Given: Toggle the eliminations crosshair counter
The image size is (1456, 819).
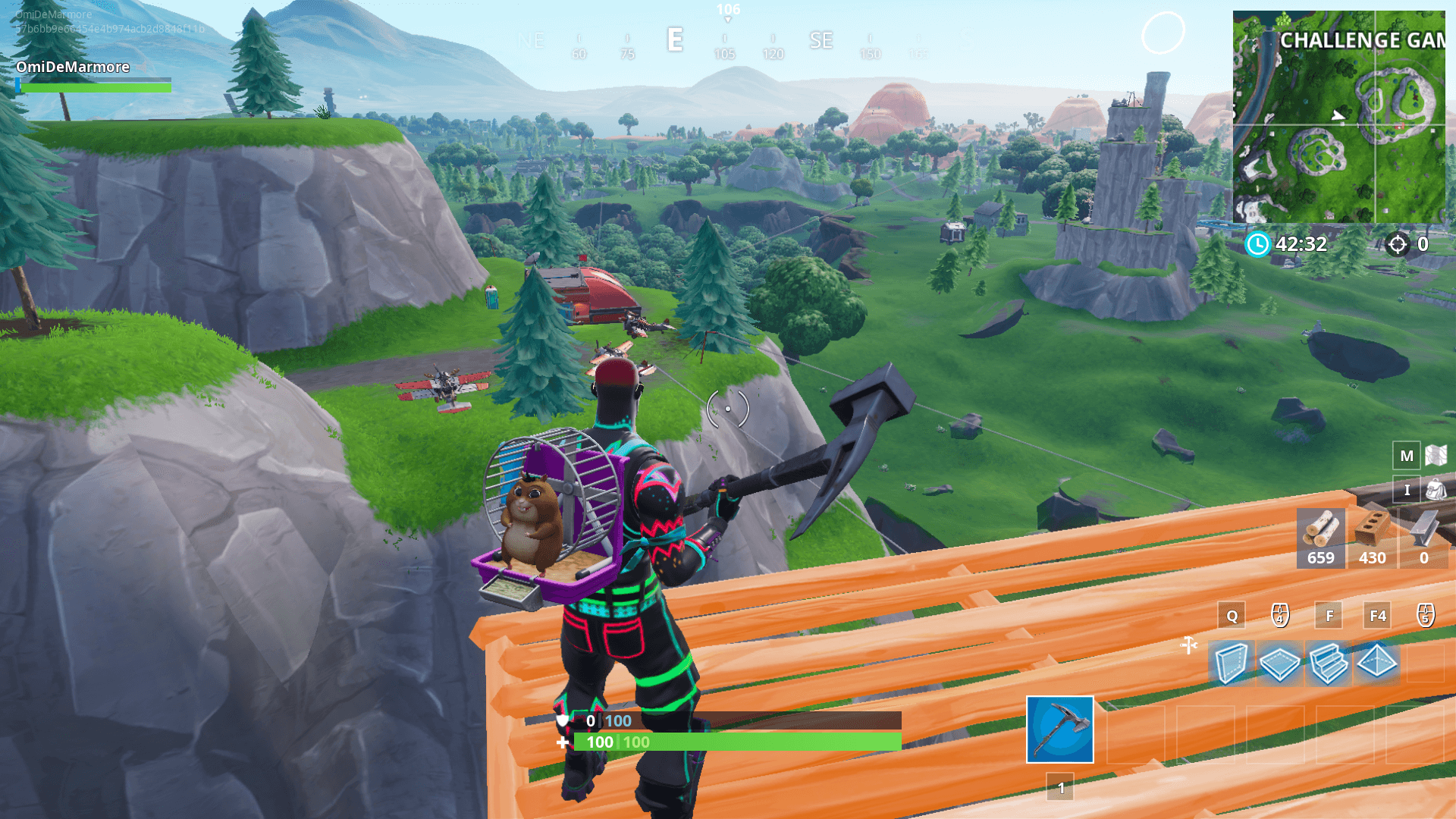Looking at the screenshot, I should pos(1398,244).
